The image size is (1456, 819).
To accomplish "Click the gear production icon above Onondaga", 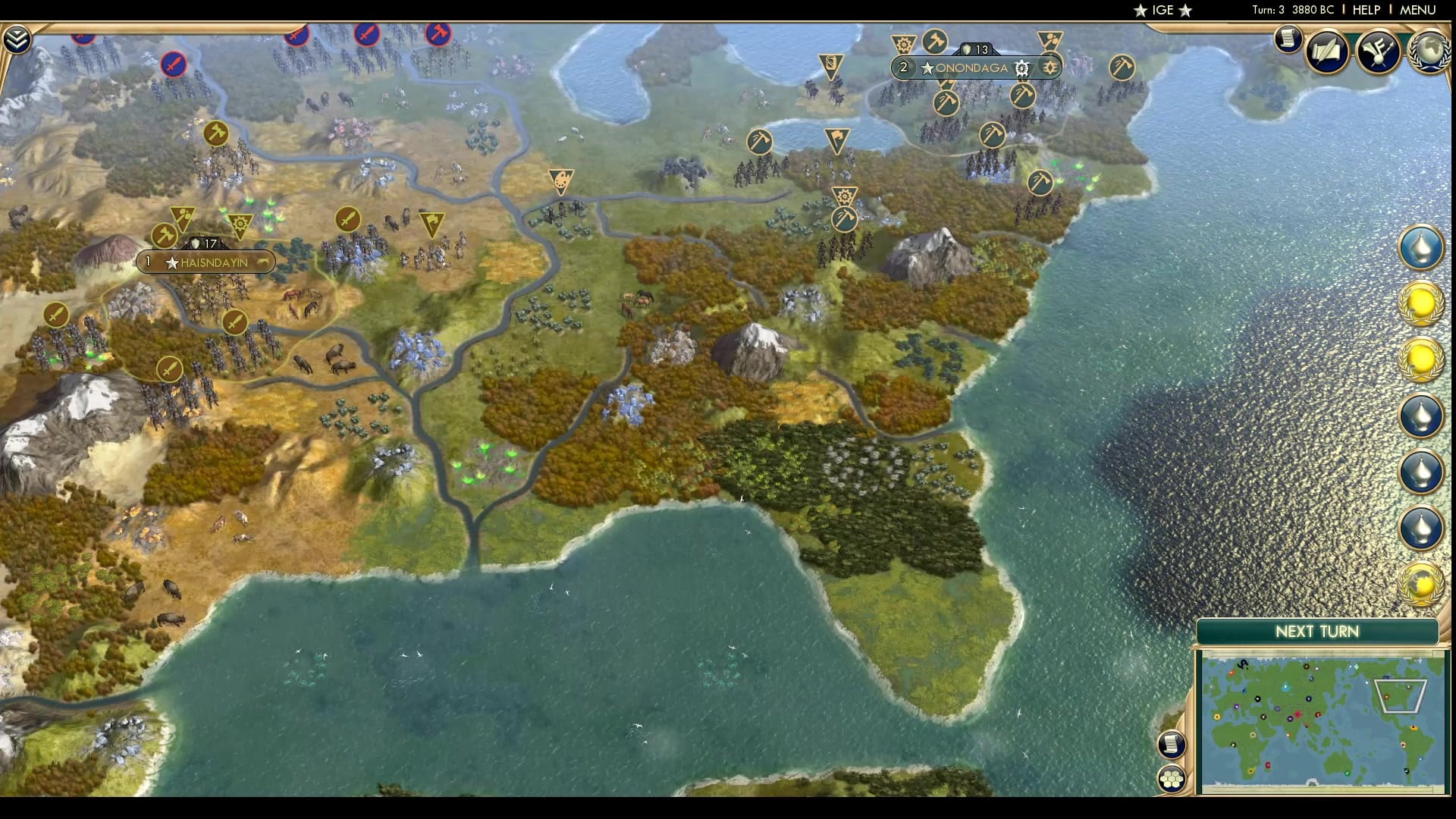I will [x=902, y=44].
